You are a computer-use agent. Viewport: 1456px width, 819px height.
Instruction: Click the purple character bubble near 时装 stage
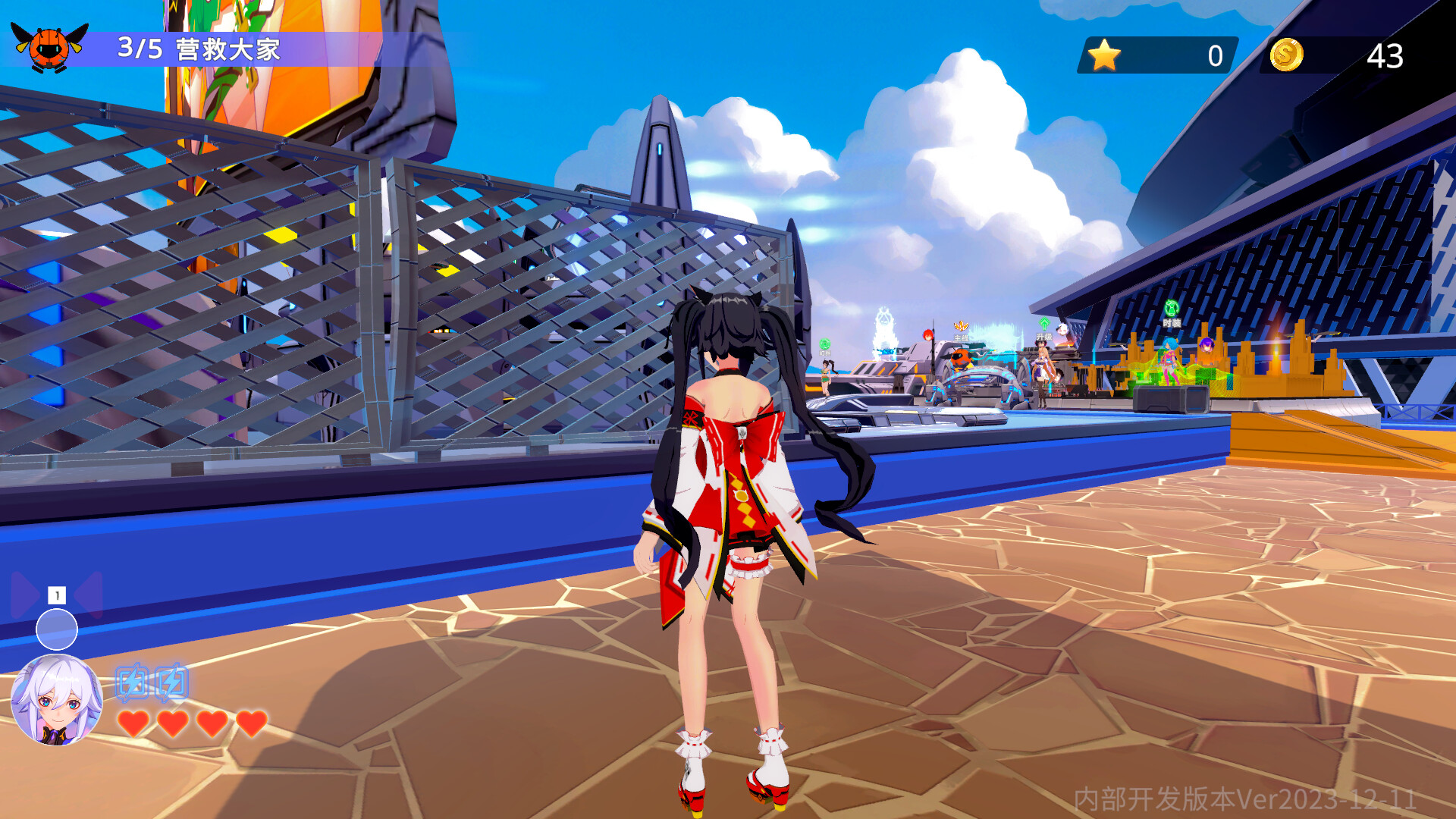[x=1207, y=346]
